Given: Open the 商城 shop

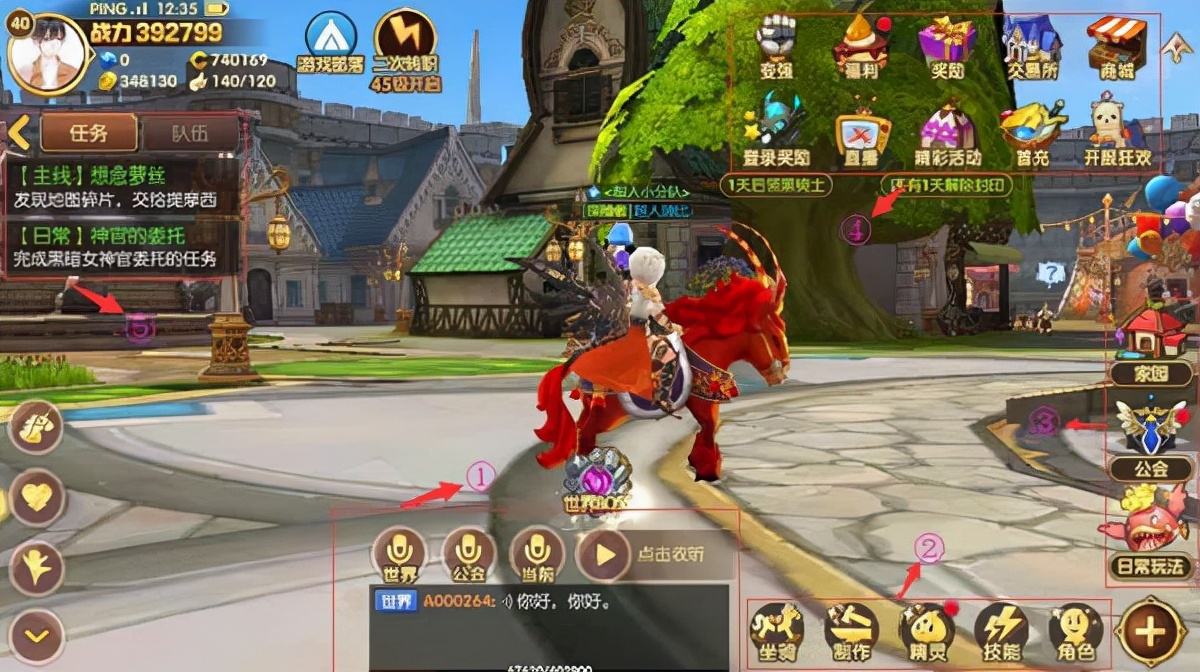Looking at the screenshot, I should point(1117,45).
